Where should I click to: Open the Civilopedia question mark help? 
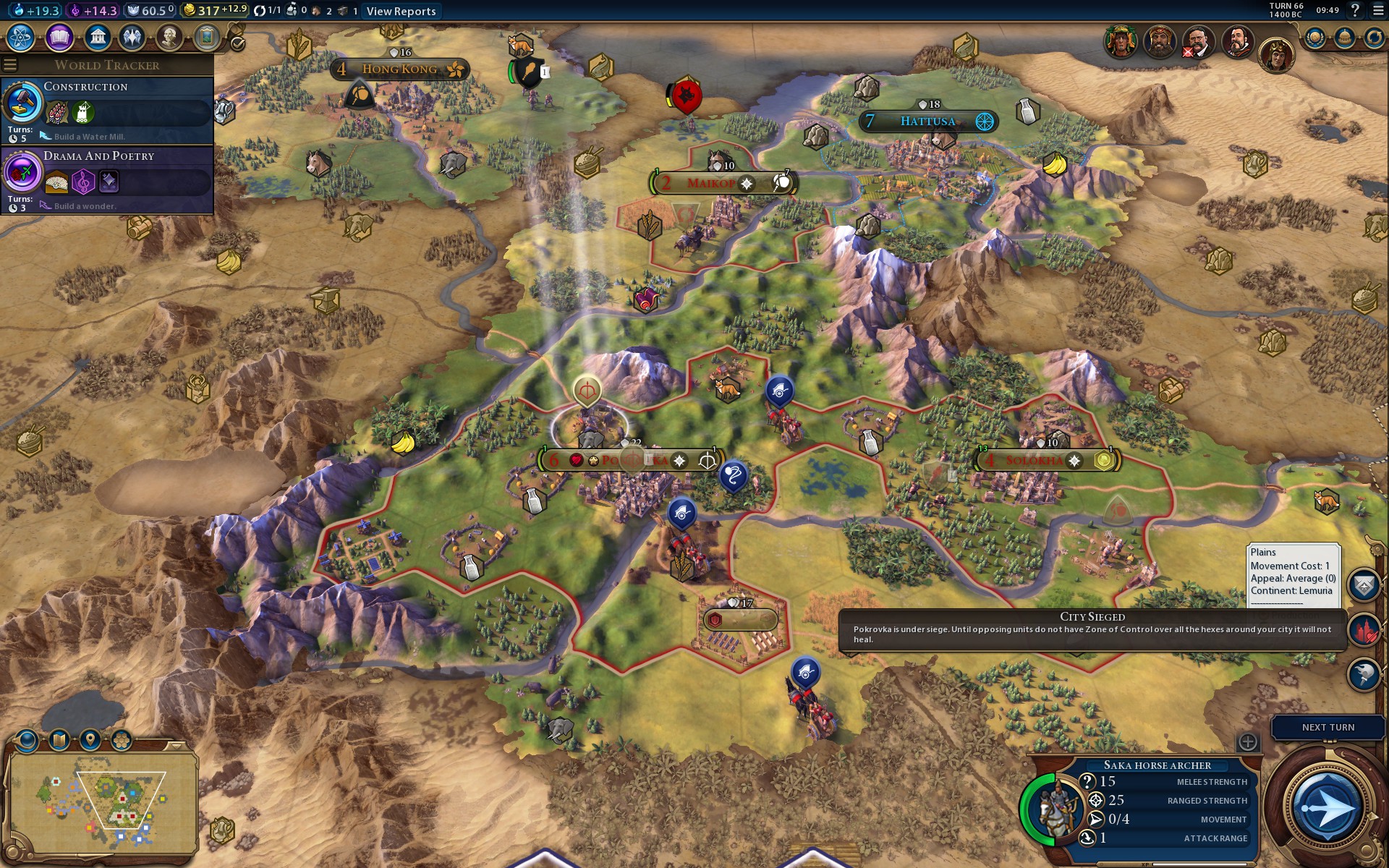click(x=1355, y=11)
